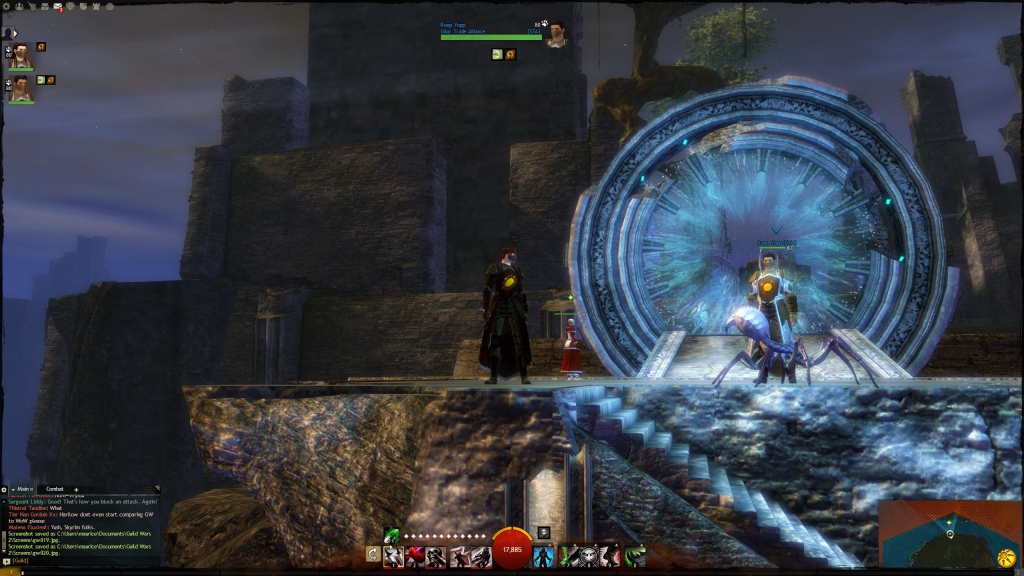Open the chat options gear
The height and width of the screenshot is (576, 1024).
pyautogui.click(x=4, y=489)
